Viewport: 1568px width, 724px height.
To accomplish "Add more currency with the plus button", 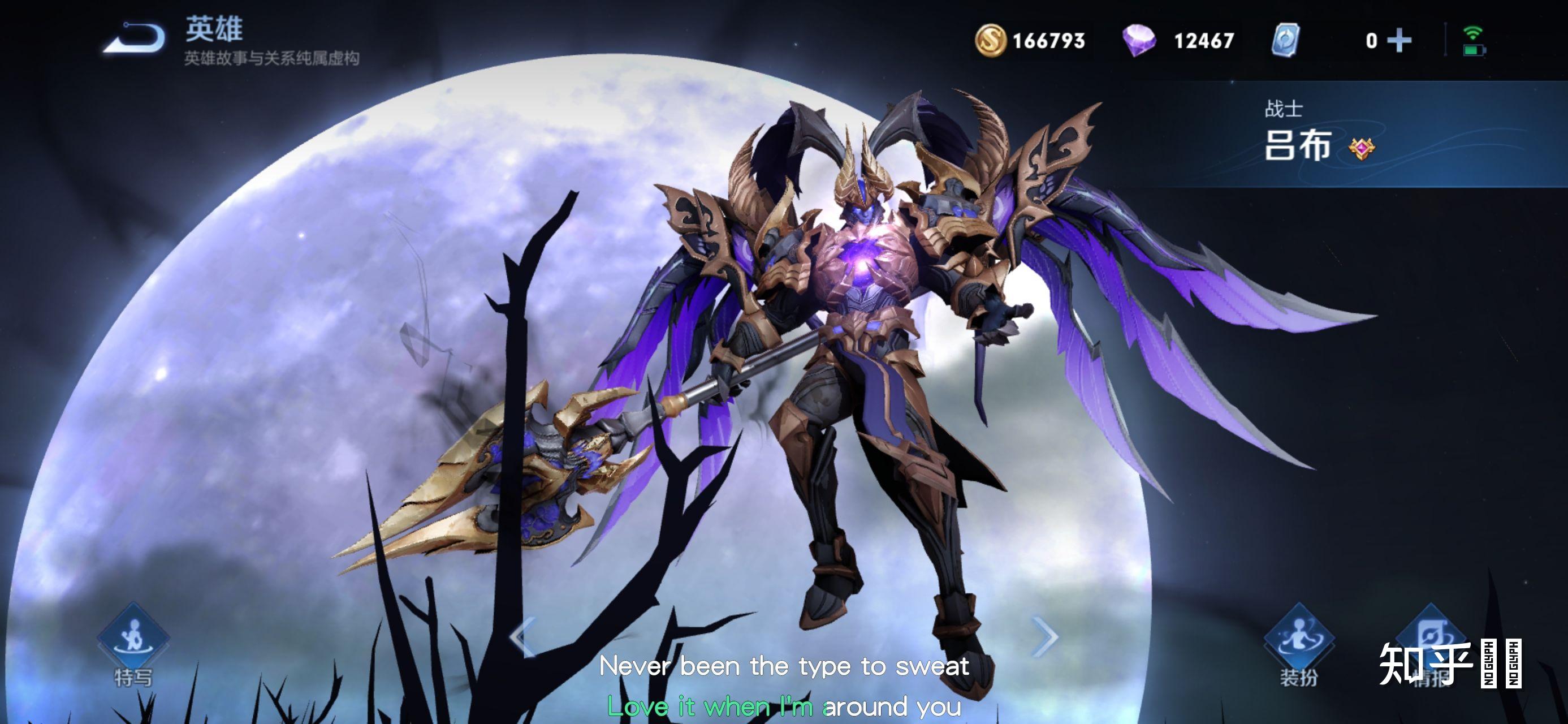I will (x=1399, y=41).
